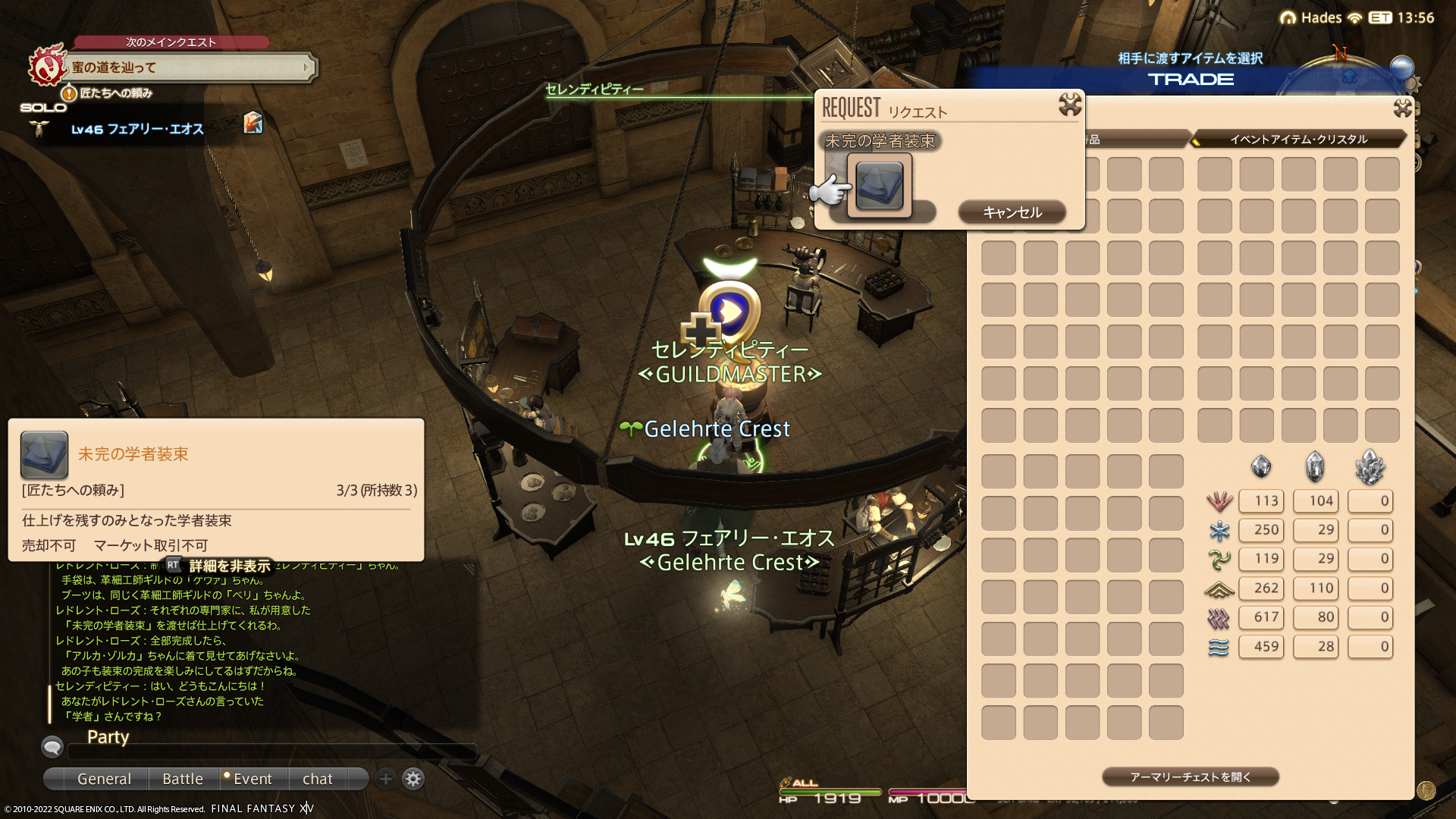
Task: Close the Request window
Action: [1069, 105]
